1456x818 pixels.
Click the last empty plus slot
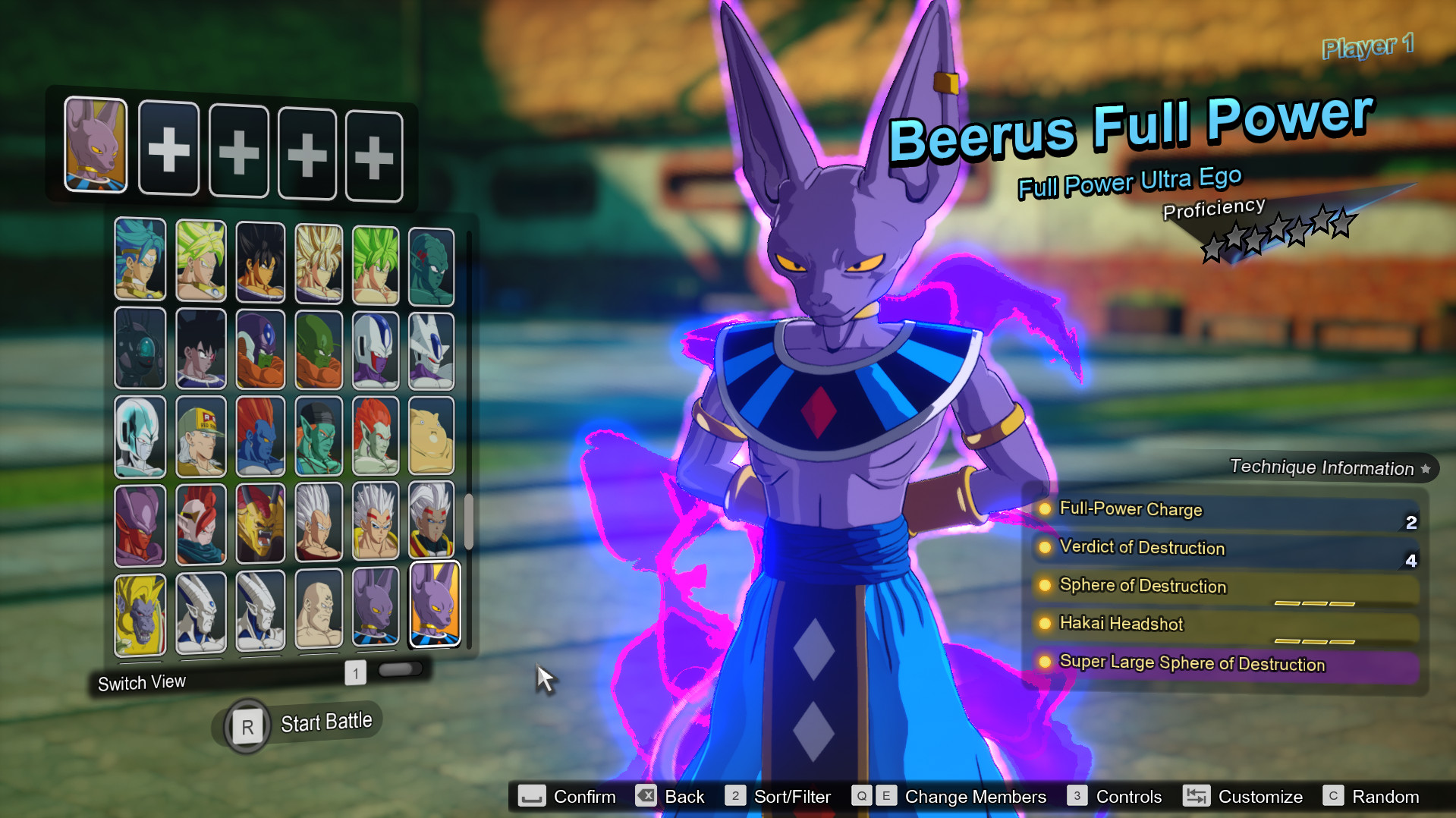point(373,149)
